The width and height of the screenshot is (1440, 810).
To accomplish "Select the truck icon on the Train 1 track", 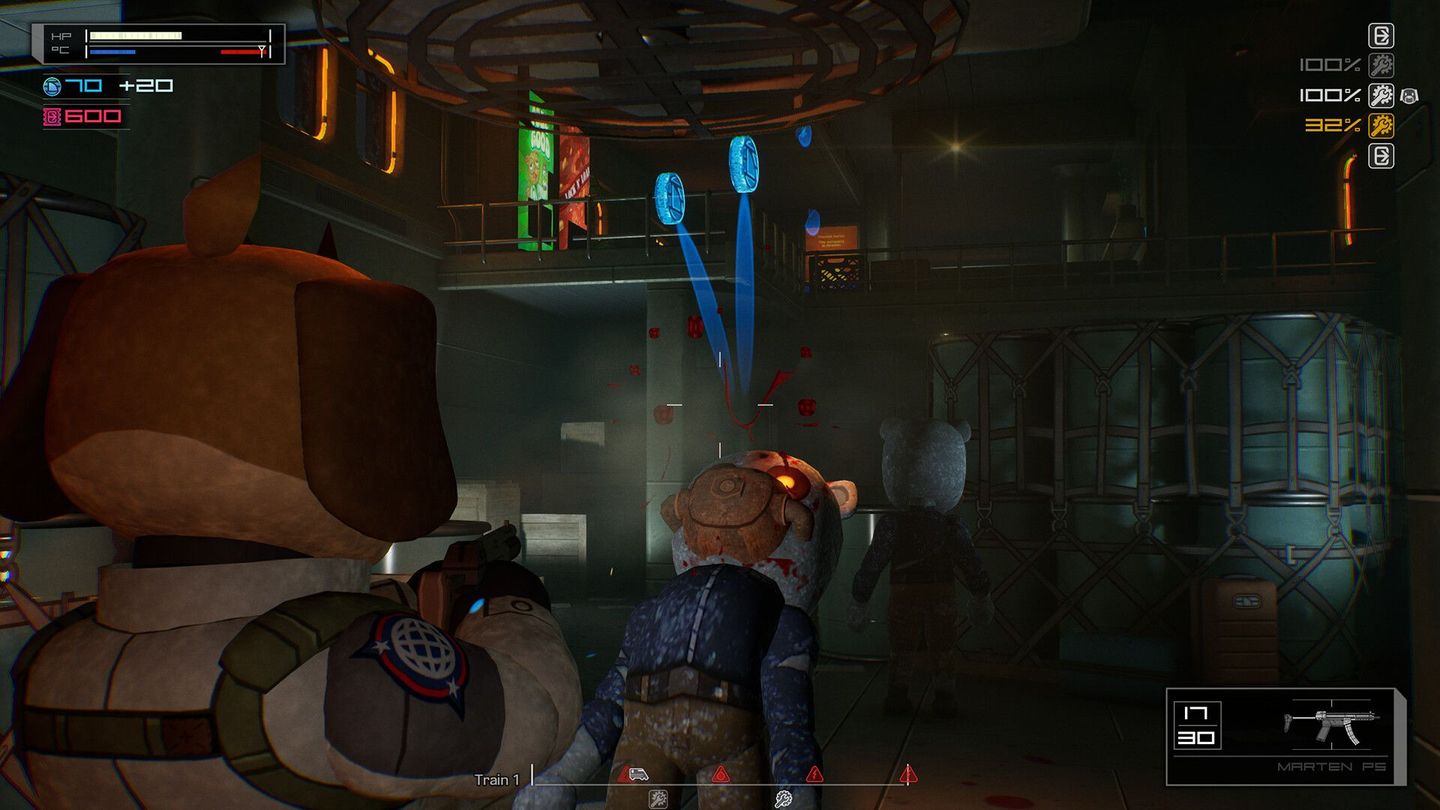I will [x=635, y=773].
